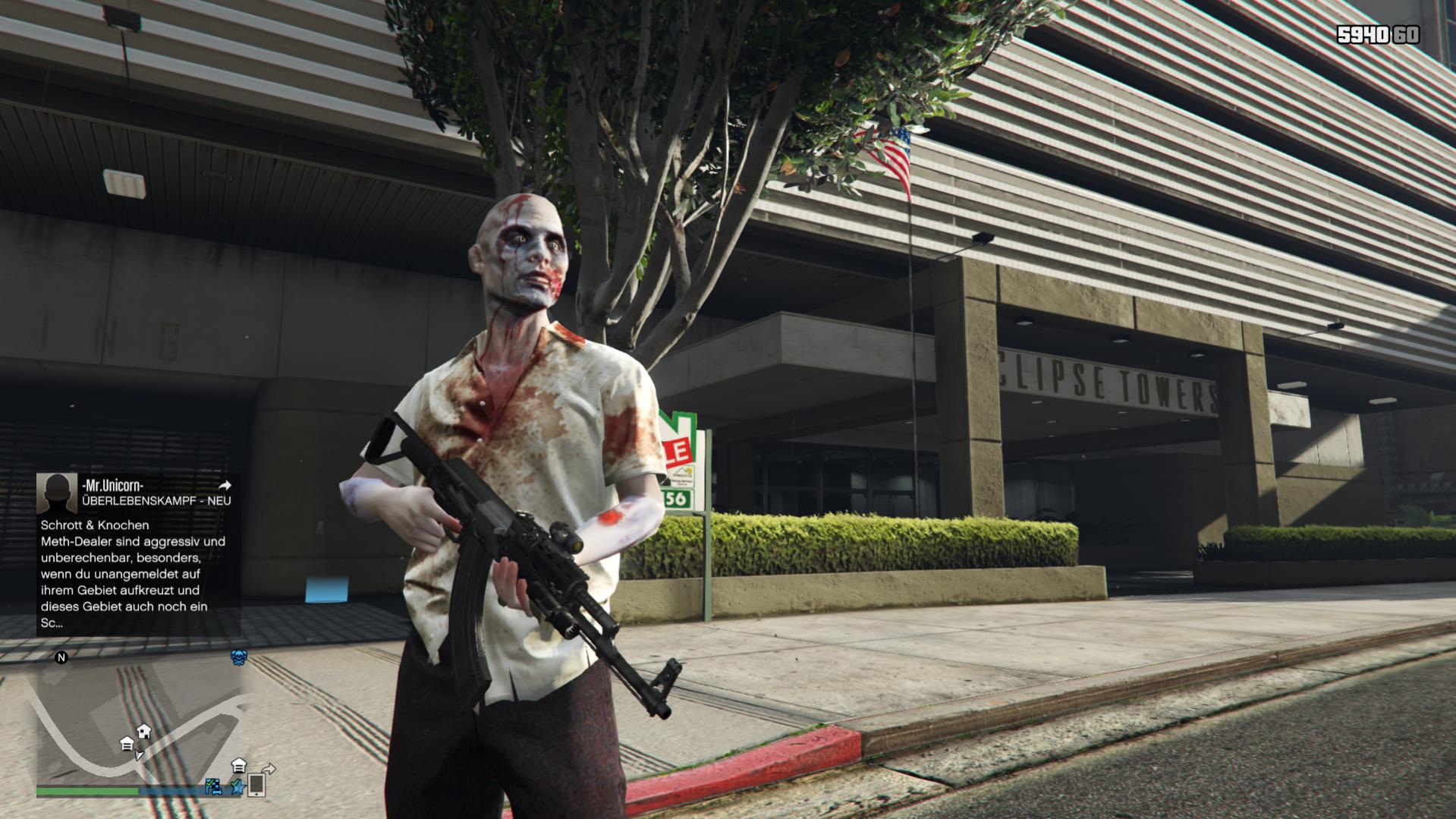This screenshot has height=819, width=1456.
Task: Click the house marker on the minimap
Action: pos(143,732)
